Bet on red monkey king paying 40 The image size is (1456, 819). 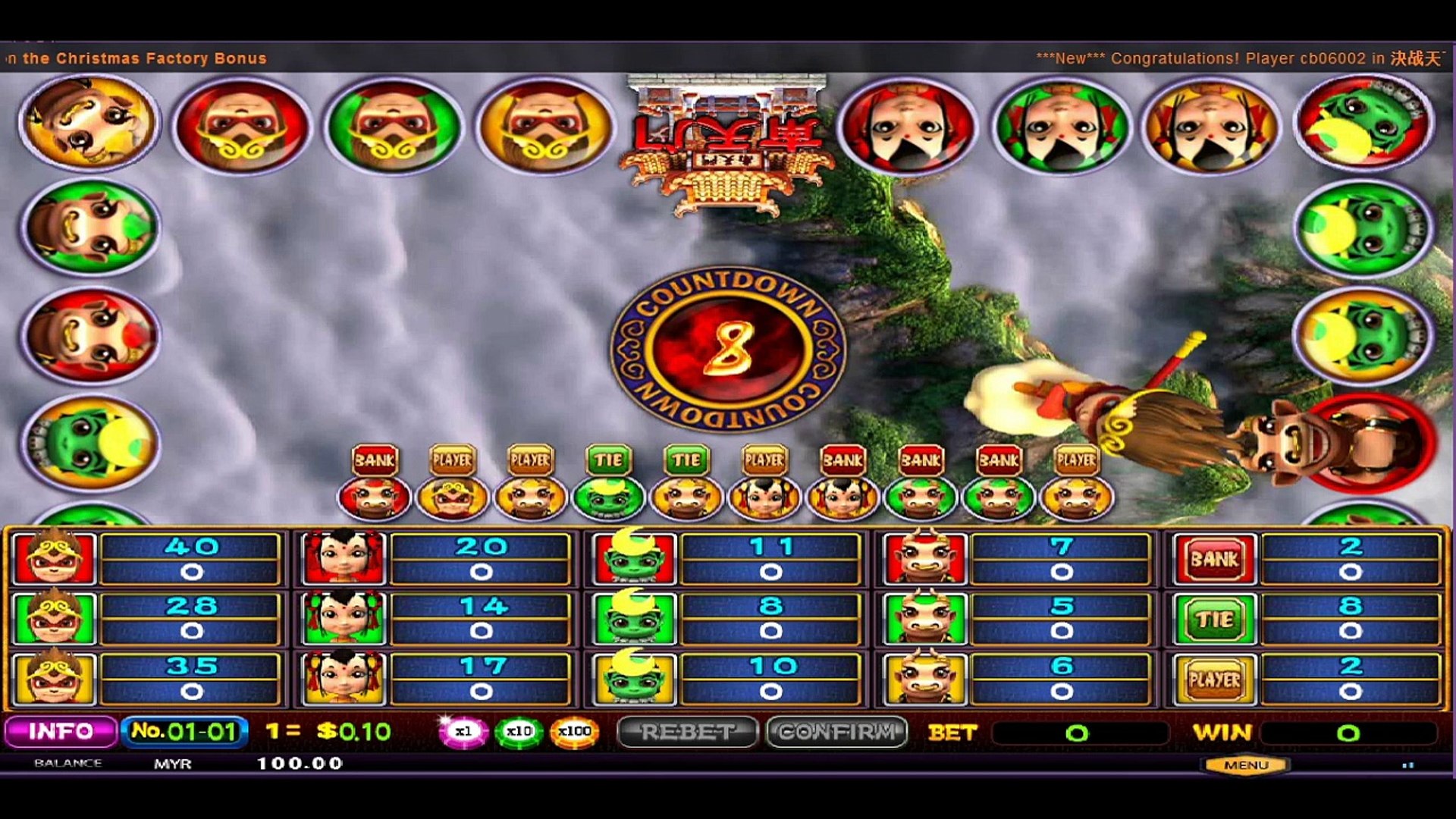[55, 559]
